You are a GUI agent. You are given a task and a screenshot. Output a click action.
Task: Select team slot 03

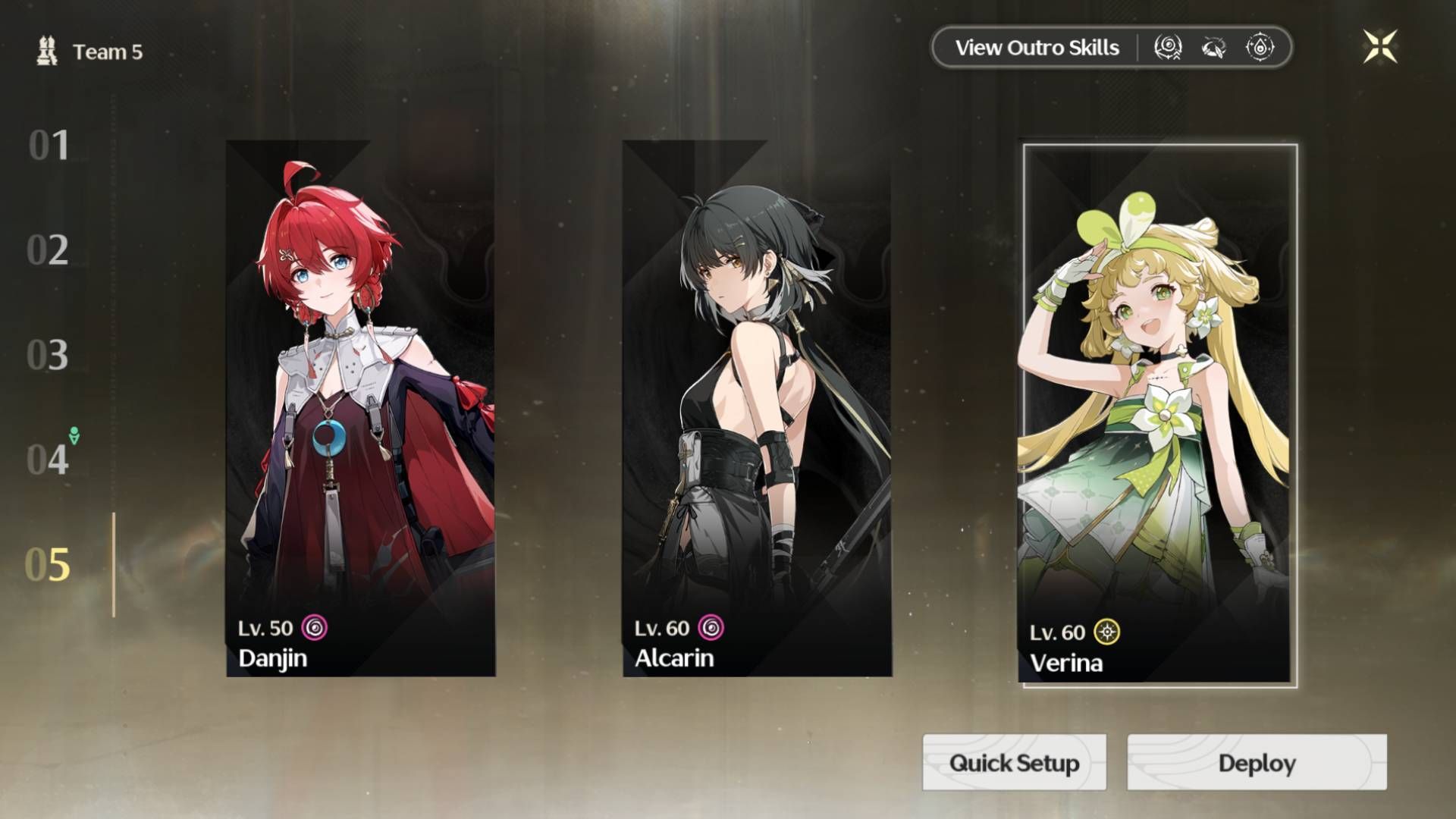(48, 355)
